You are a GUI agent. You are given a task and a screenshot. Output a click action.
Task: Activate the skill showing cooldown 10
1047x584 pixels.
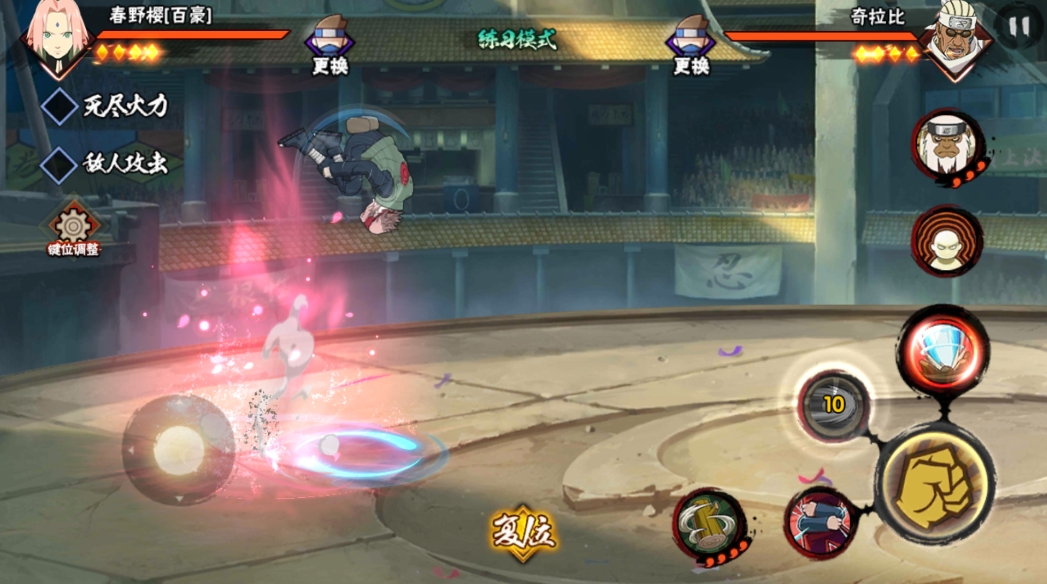(x=834, y=405)
